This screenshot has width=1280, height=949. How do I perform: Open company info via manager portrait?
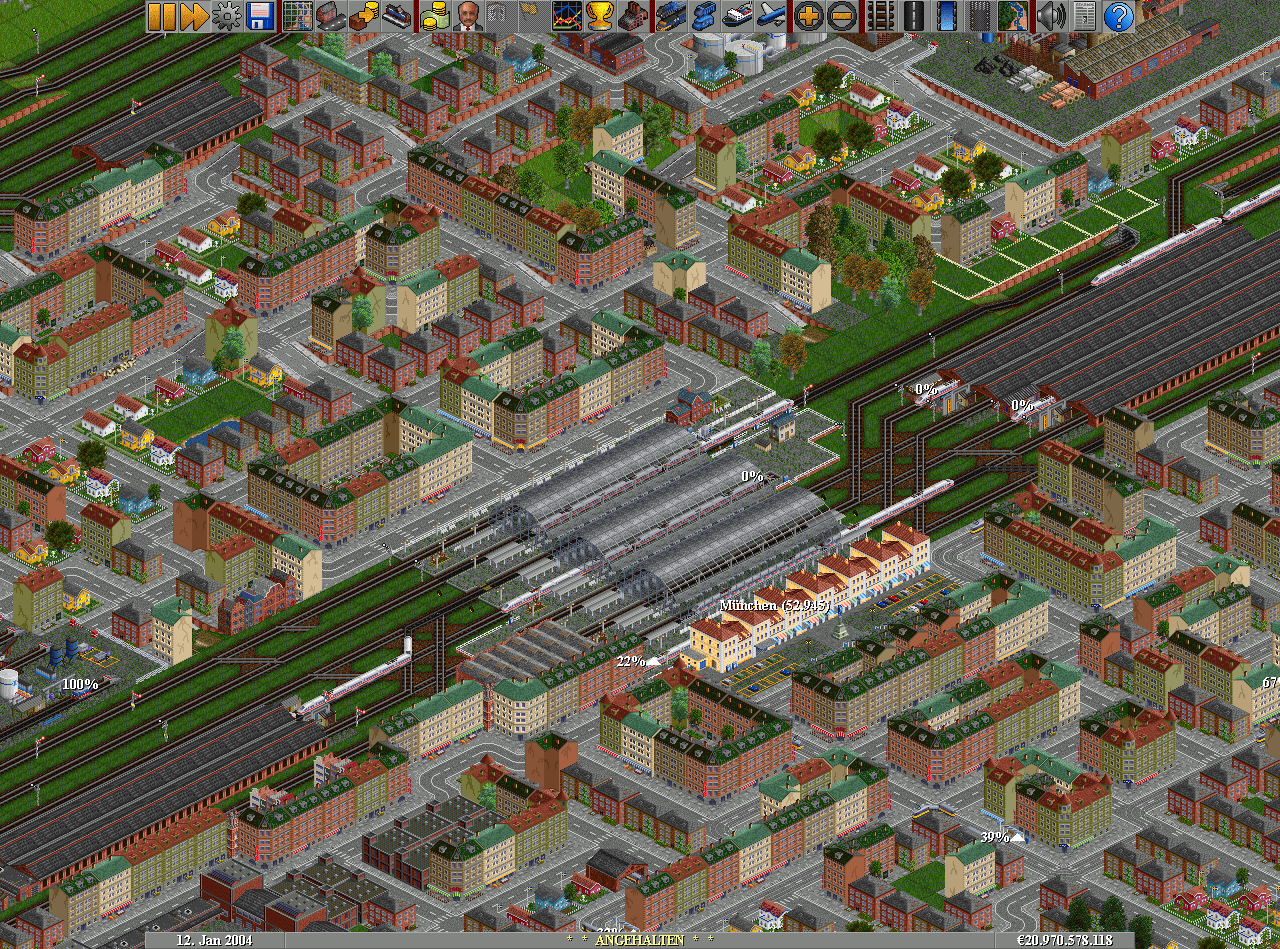tap(468, 16)
